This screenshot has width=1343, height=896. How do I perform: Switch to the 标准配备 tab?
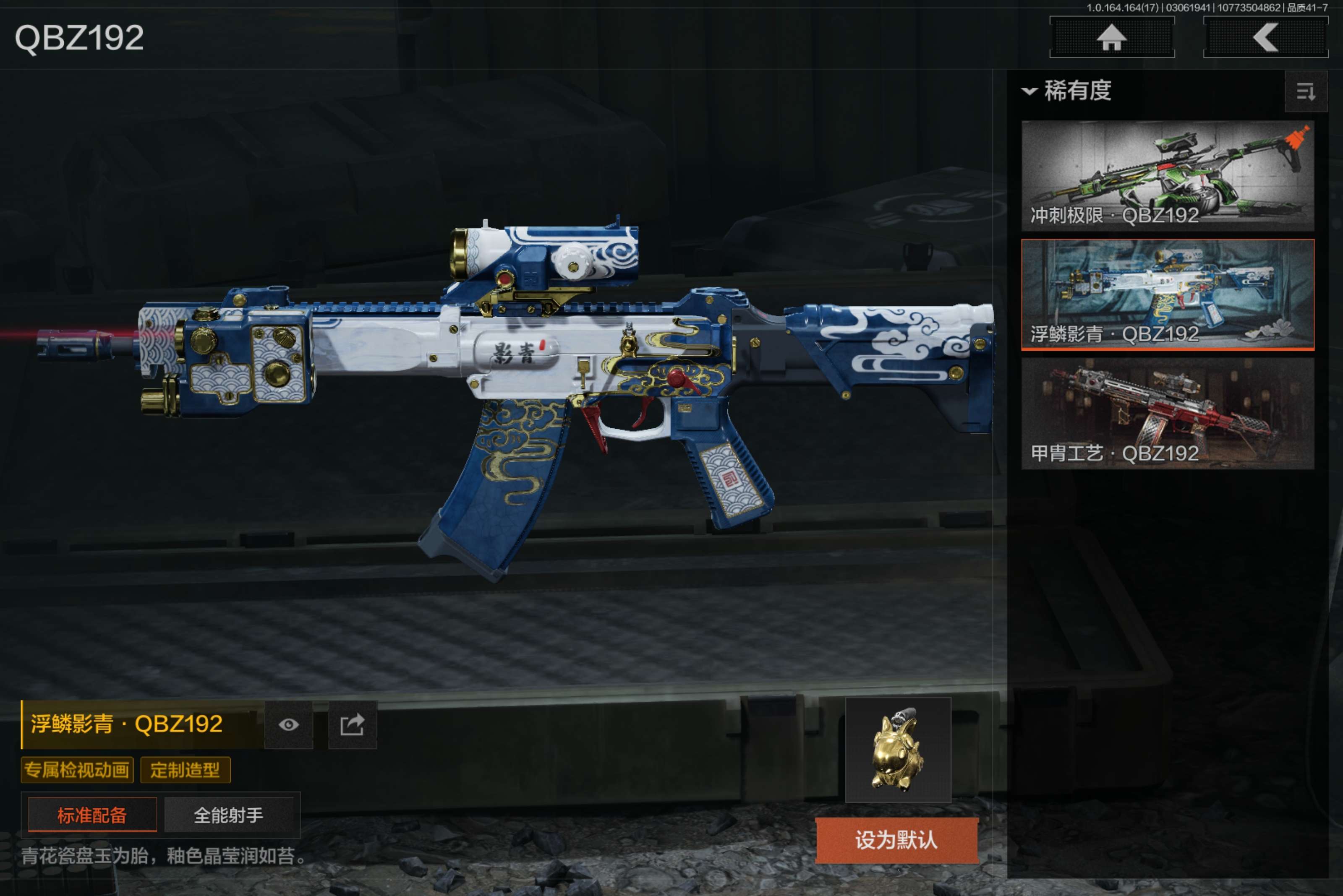click(x=92, y=815)
